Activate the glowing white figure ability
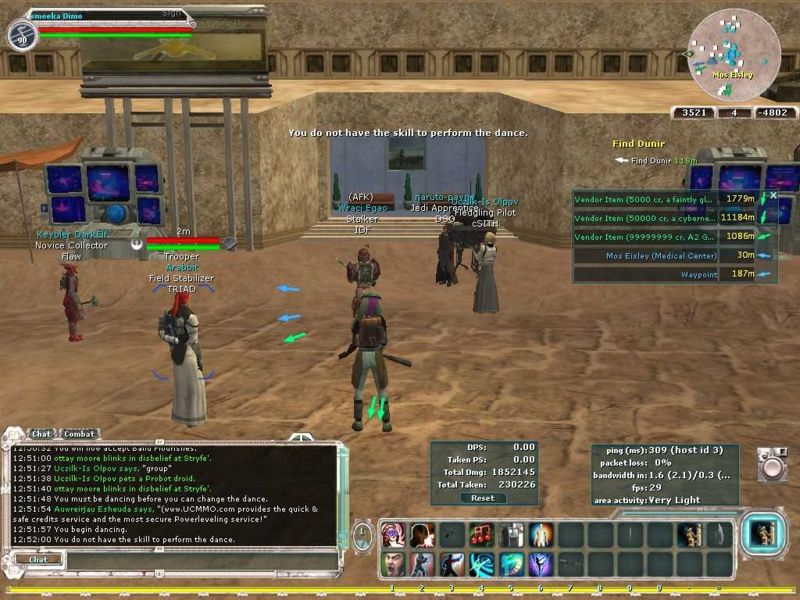 [541, 535]
